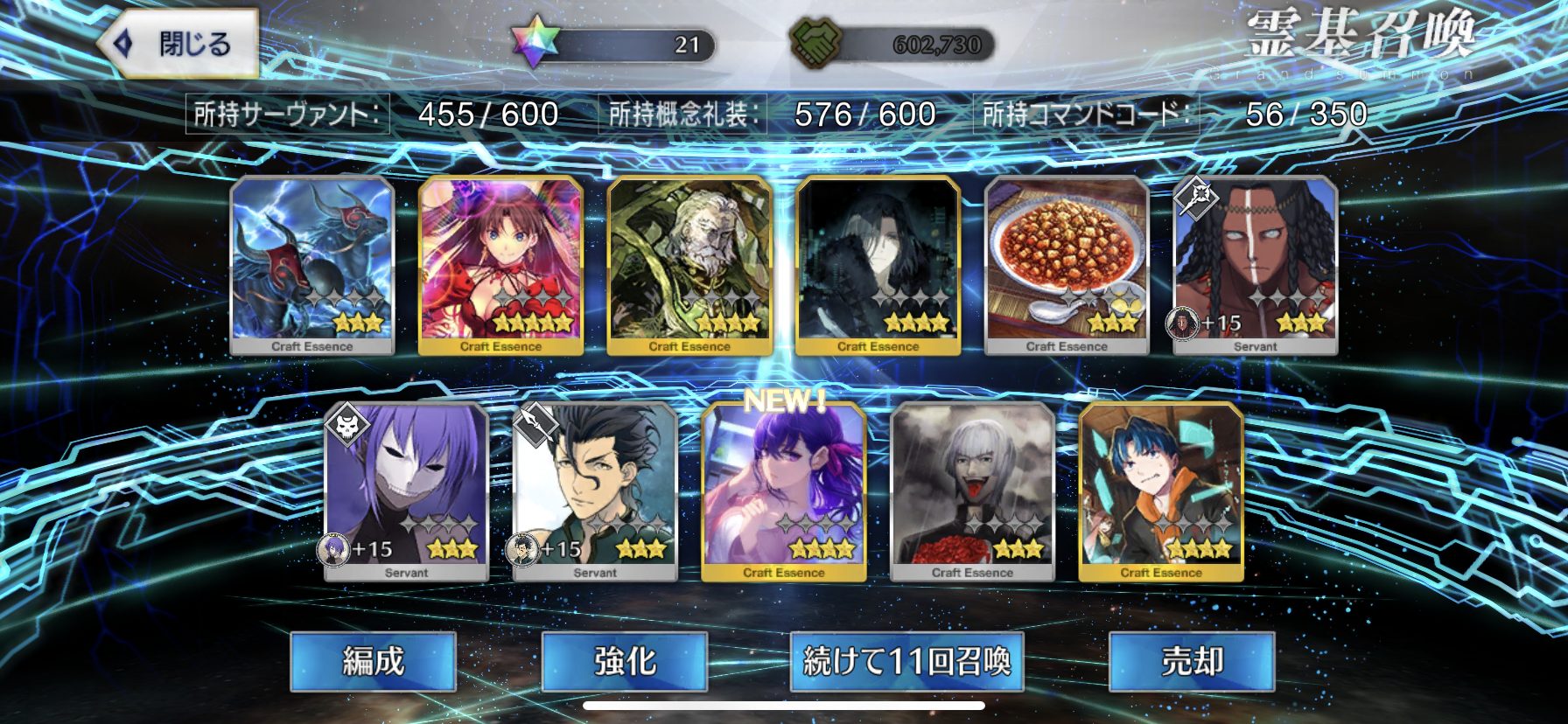
Task: Choose the dark long-haired man Craft Essence
Action: pos(878,265)
